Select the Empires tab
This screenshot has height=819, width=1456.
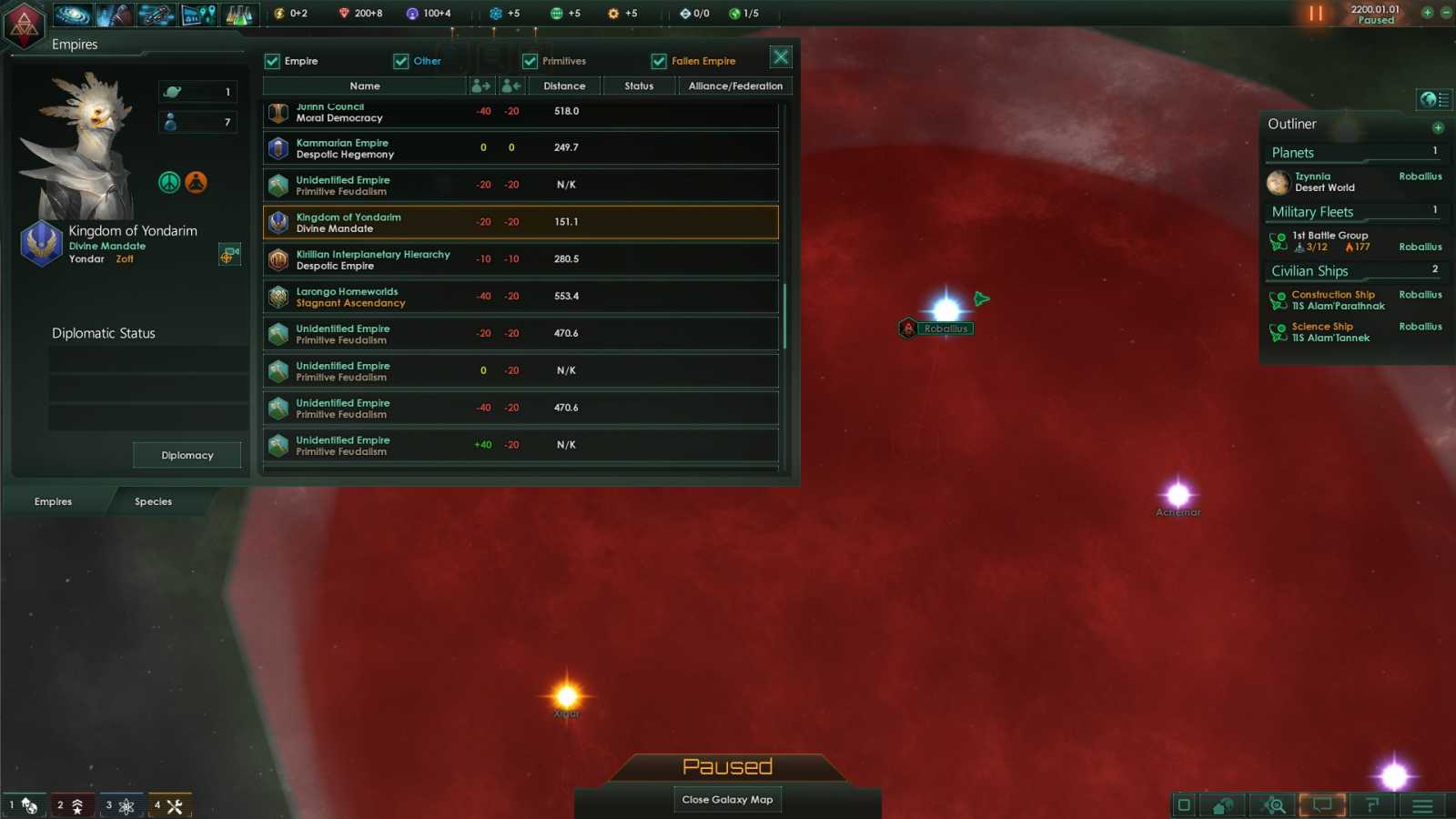pos(52,501)
